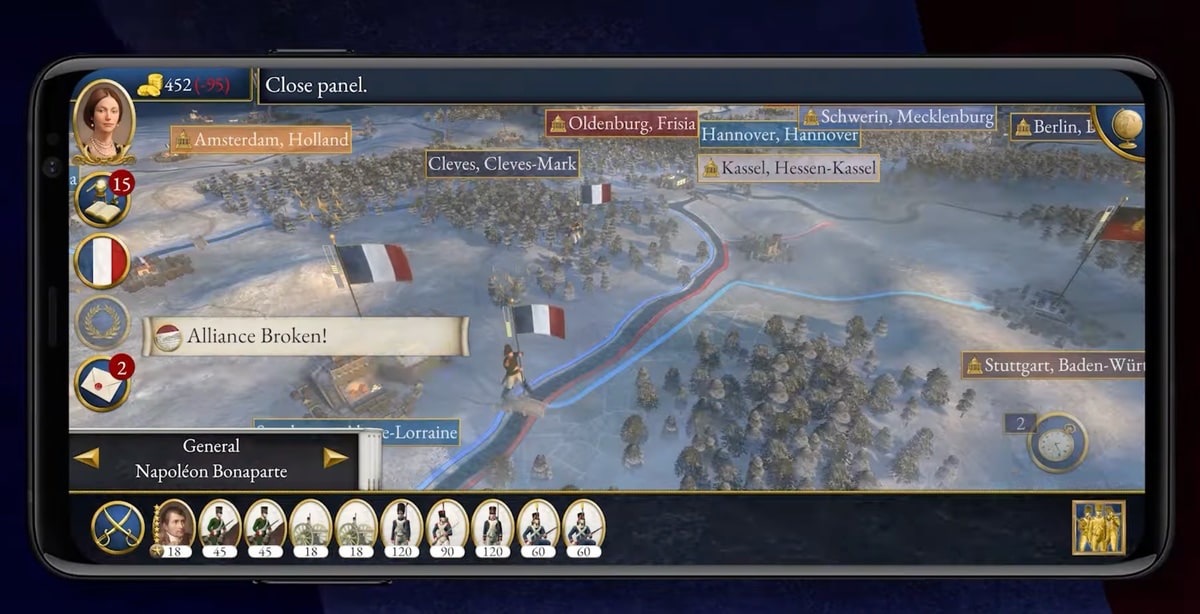Viewport: 1200px width, 614px height.
Task: Select the Cleves, Cleves-Mark region label
Action: coord(503,163)
